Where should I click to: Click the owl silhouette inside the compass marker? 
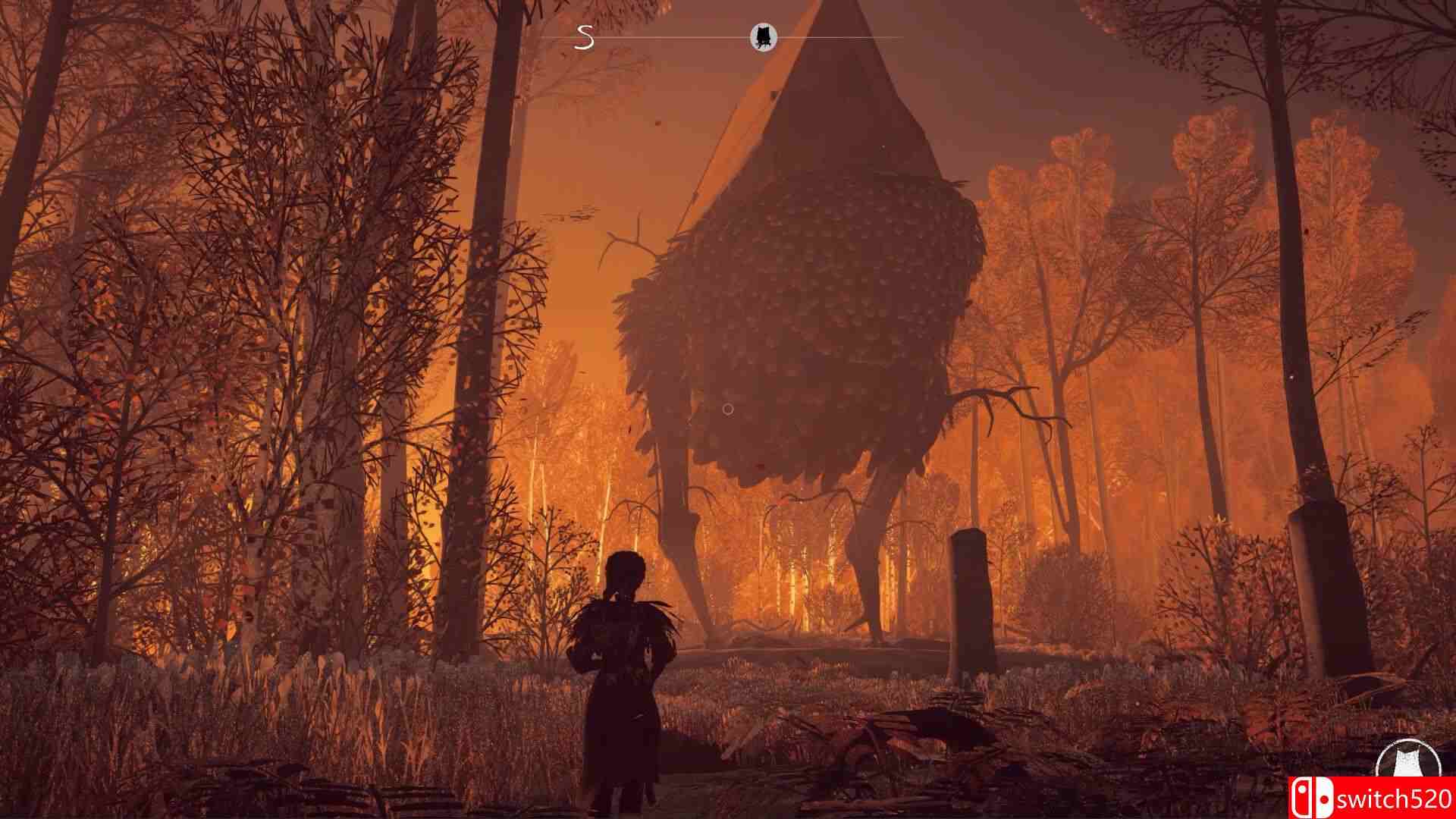point(764,35)
